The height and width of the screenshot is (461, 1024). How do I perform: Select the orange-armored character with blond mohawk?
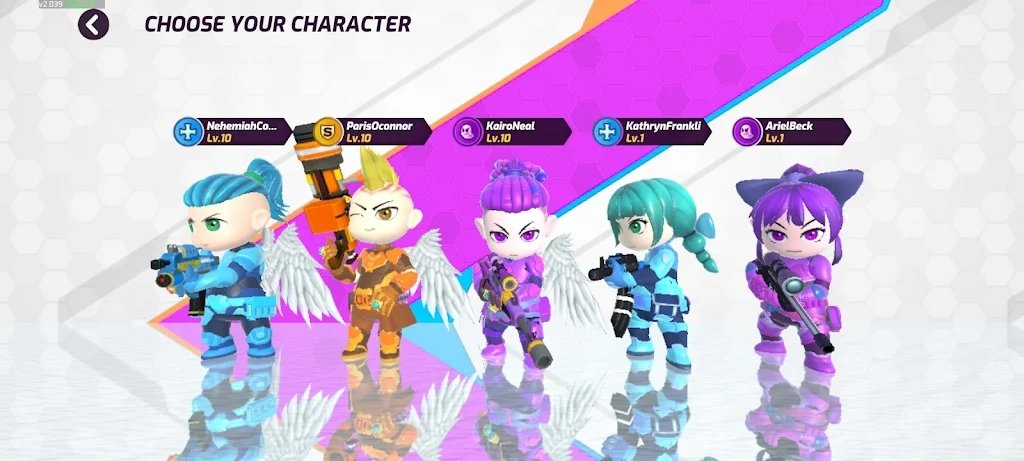coord(372,265)
